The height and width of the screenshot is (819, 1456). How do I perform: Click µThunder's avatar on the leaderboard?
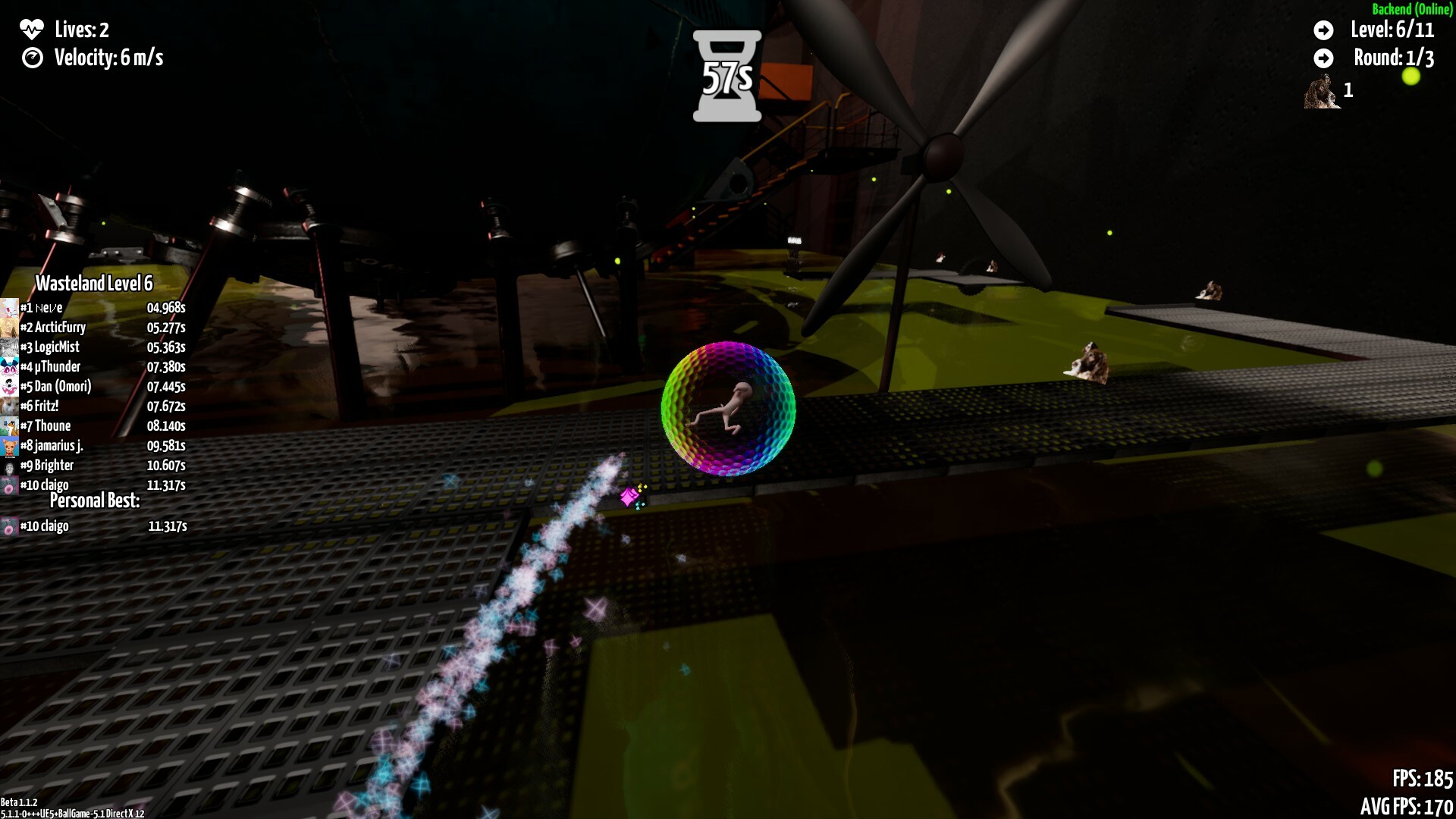point(8,366)
